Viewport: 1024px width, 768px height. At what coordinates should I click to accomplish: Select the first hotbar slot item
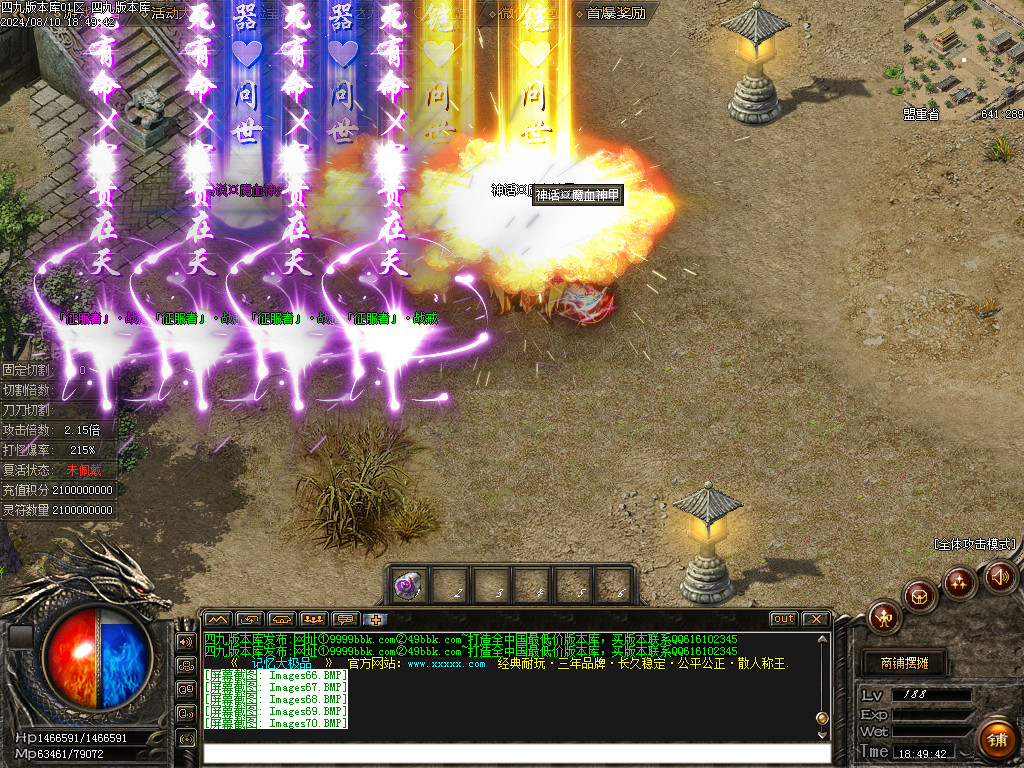(x=408, y=586)
